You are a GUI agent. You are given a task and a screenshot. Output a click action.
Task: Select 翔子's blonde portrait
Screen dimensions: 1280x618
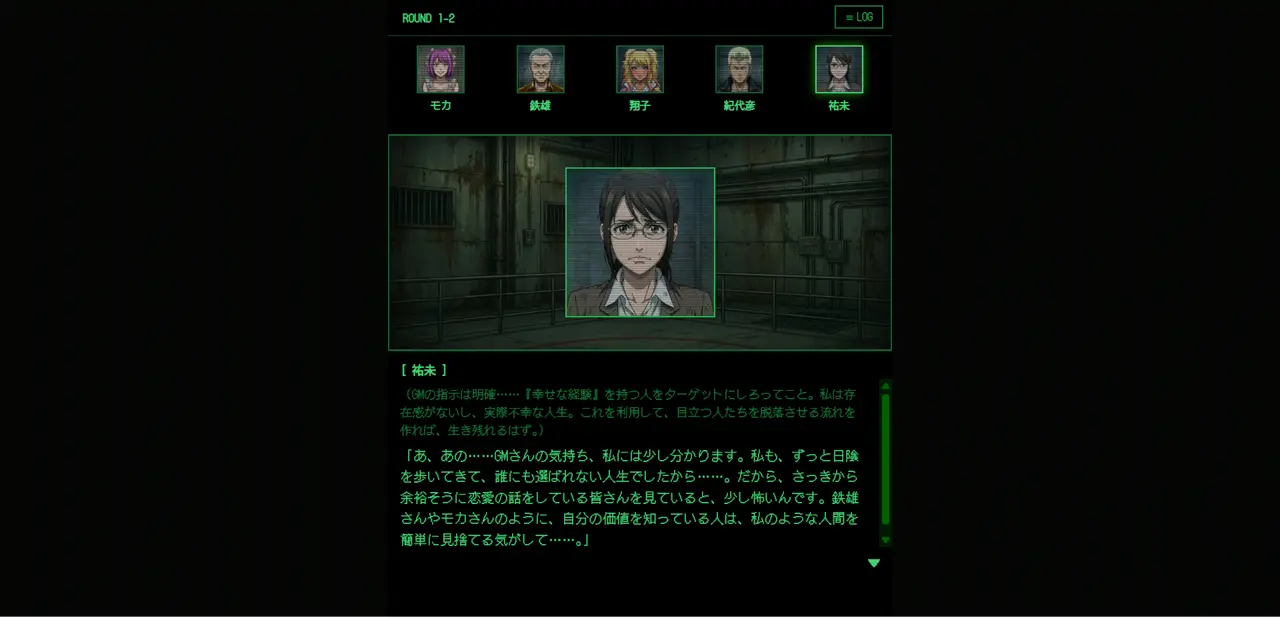click(640, 69)
